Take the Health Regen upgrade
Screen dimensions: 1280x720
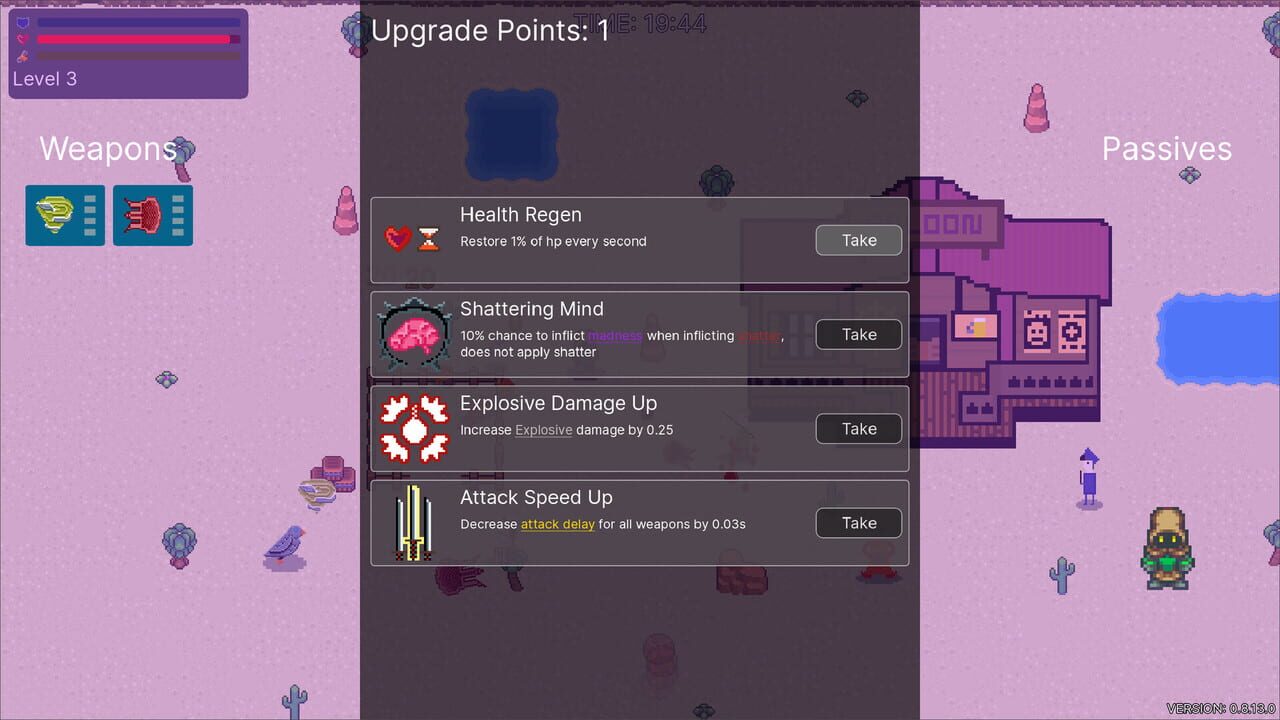point(858,240)
